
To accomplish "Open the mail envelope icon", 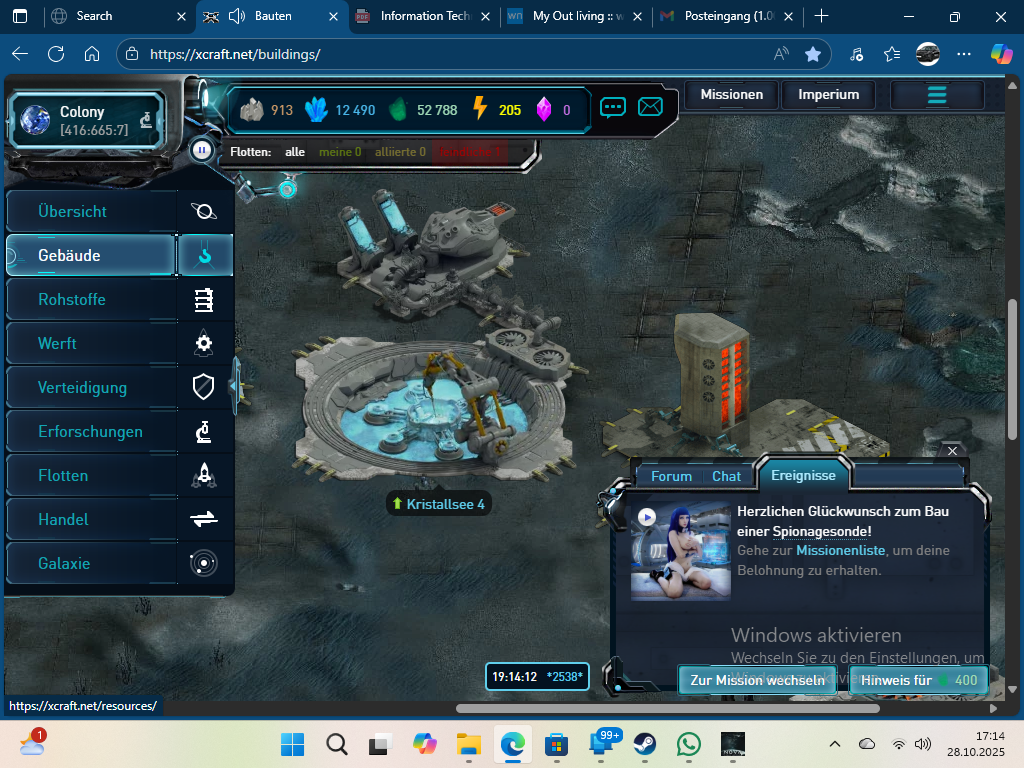I will 651,107.
